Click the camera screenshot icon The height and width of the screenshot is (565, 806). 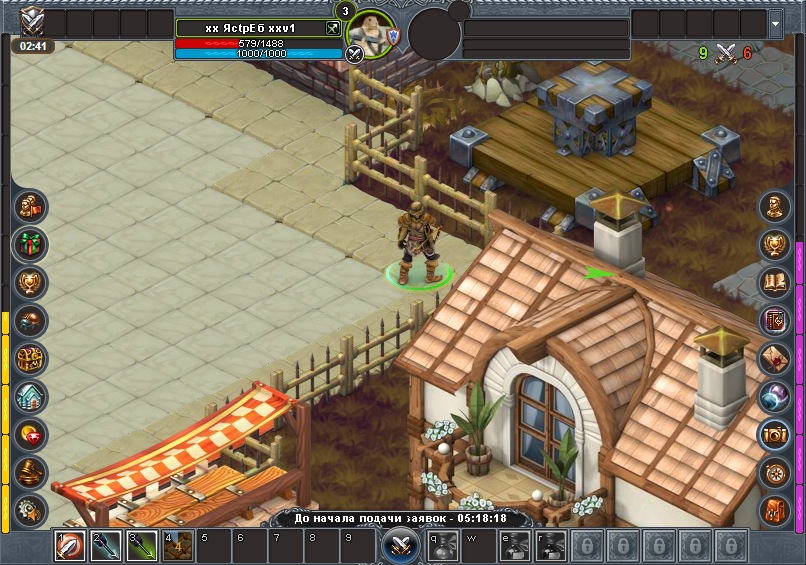[775, 434]
